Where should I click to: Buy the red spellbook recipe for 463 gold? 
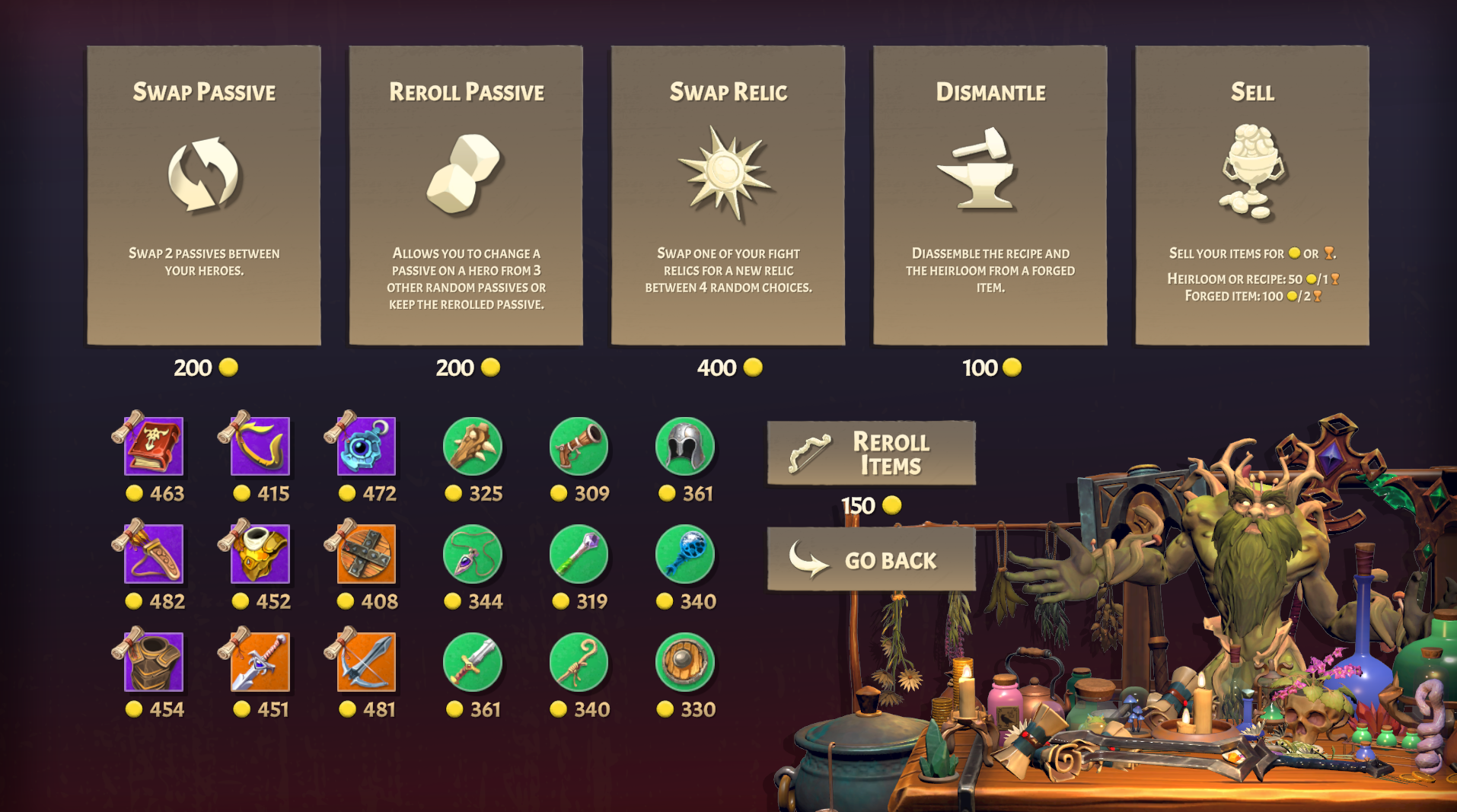click(x=152, y=449)
